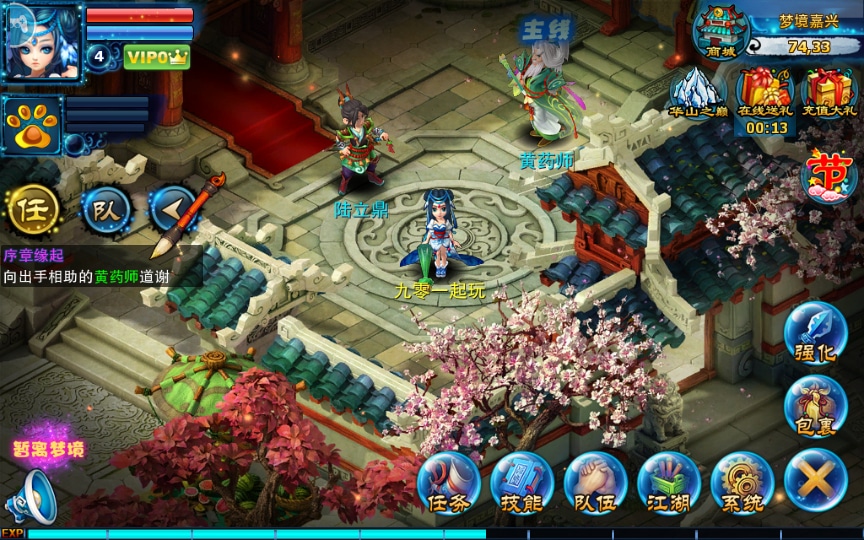Switch to the 任 quest tracker tab
Image resolution: width=864 pixels, height=540 pixels.
click(x=31, y=208)
